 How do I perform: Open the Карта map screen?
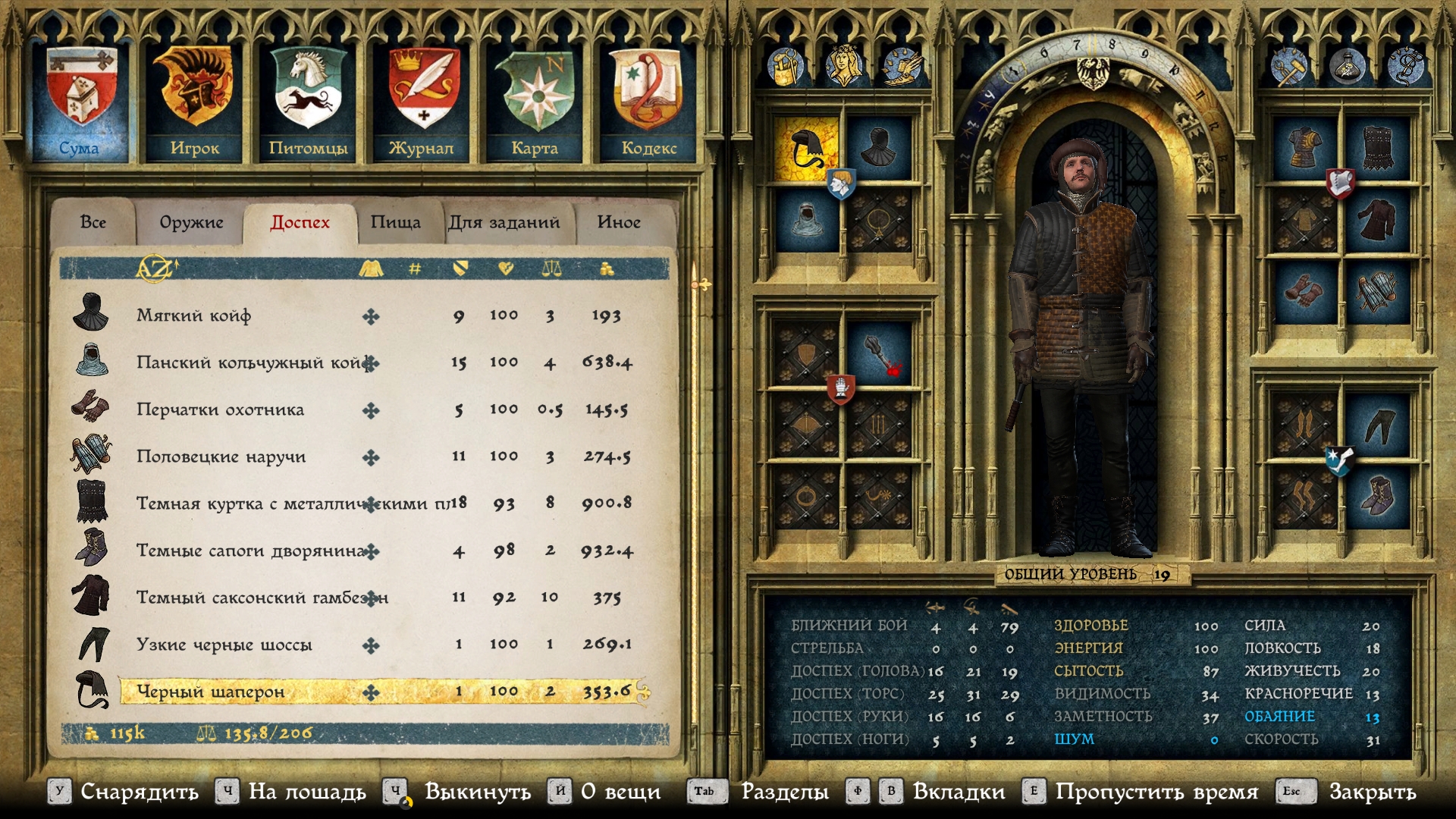tap(535, 102)
